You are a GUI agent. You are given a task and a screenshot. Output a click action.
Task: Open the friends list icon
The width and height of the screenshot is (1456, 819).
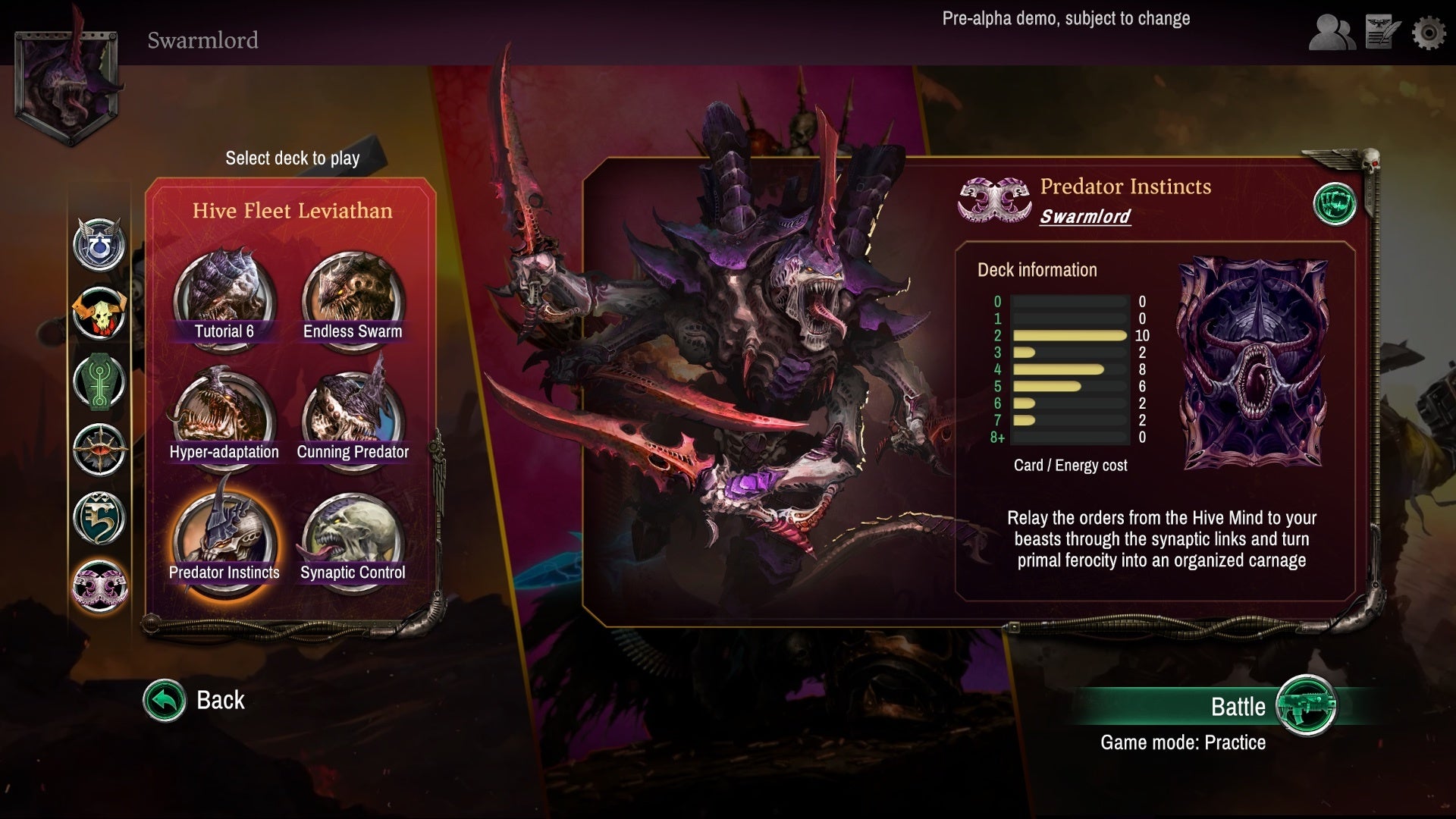(x=1332, y=33)
